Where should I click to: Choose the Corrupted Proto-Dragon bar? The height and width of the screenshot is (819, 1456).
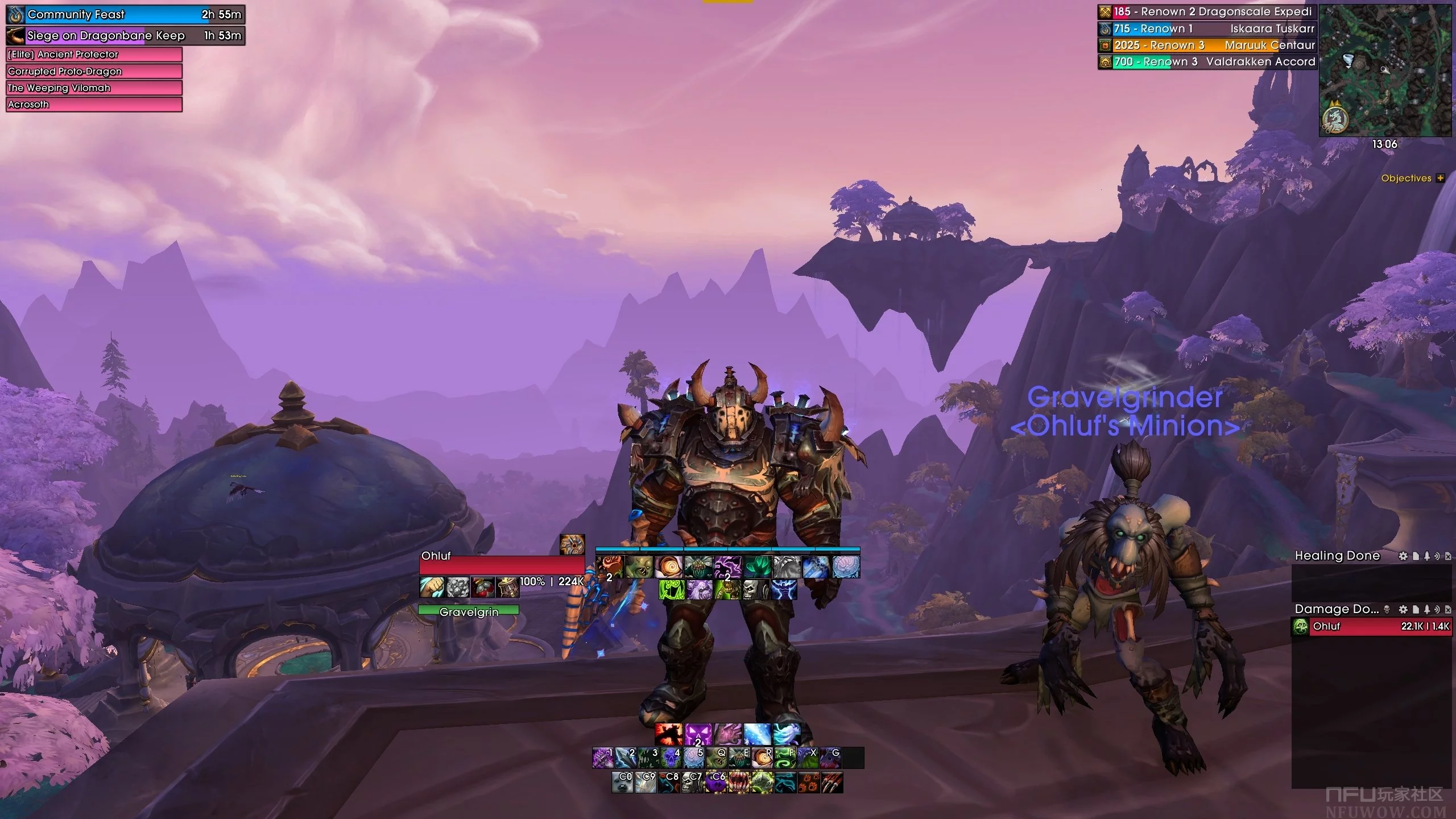(x=94, y=71)
